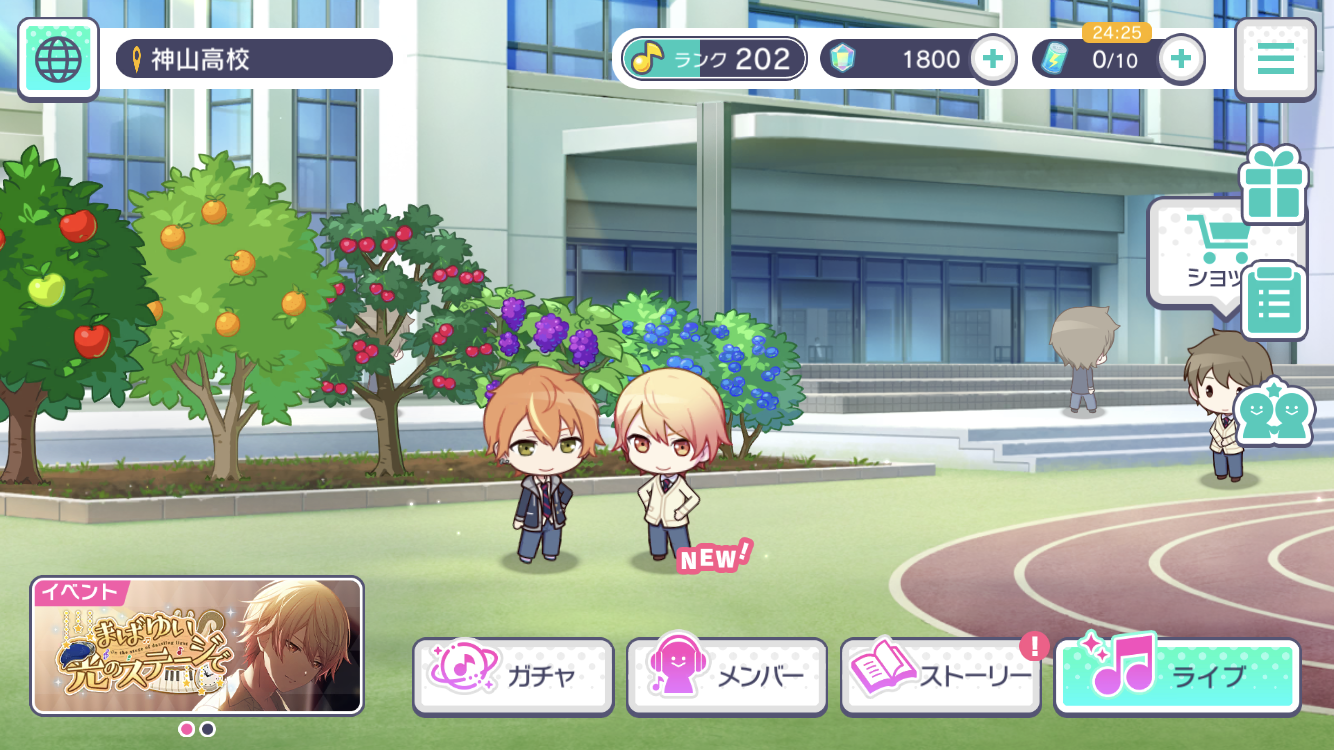Open the hamburger main menu
This screenshot has height=750, width=1334.
[x=1275, y=59]
